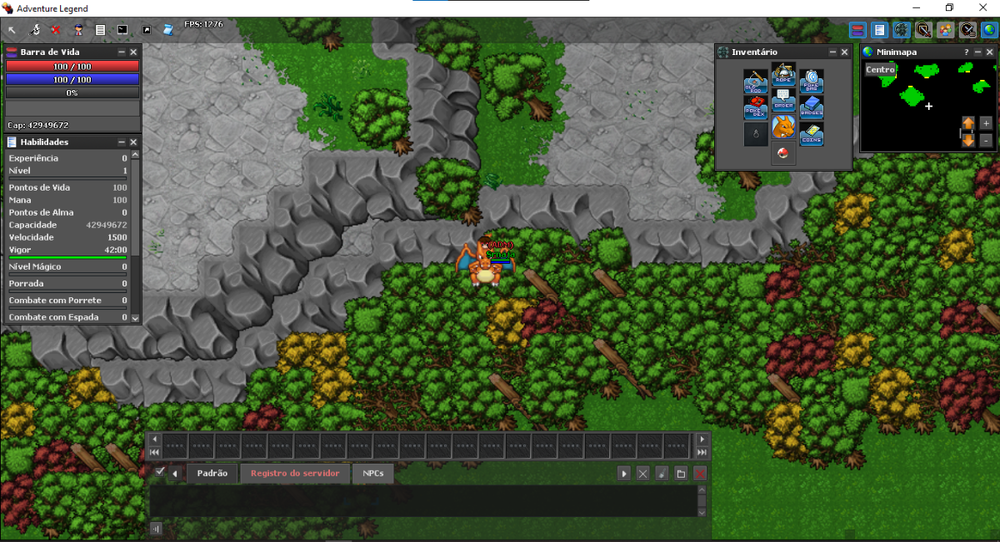
Task: Close the Inventário panel
Action: (845, 52)
